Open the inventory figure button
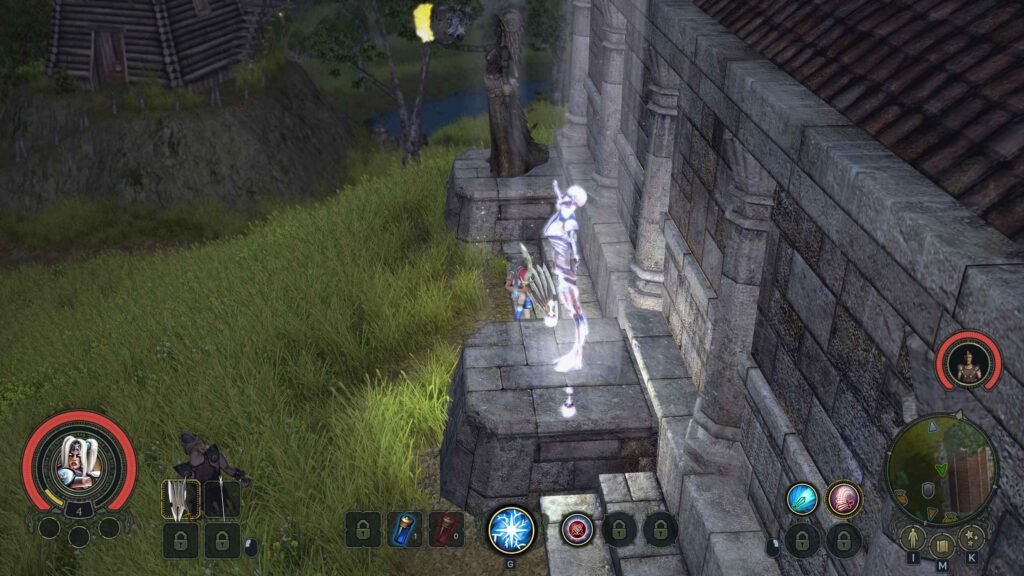Screen dimensions: 1024x576 point(912,539)
